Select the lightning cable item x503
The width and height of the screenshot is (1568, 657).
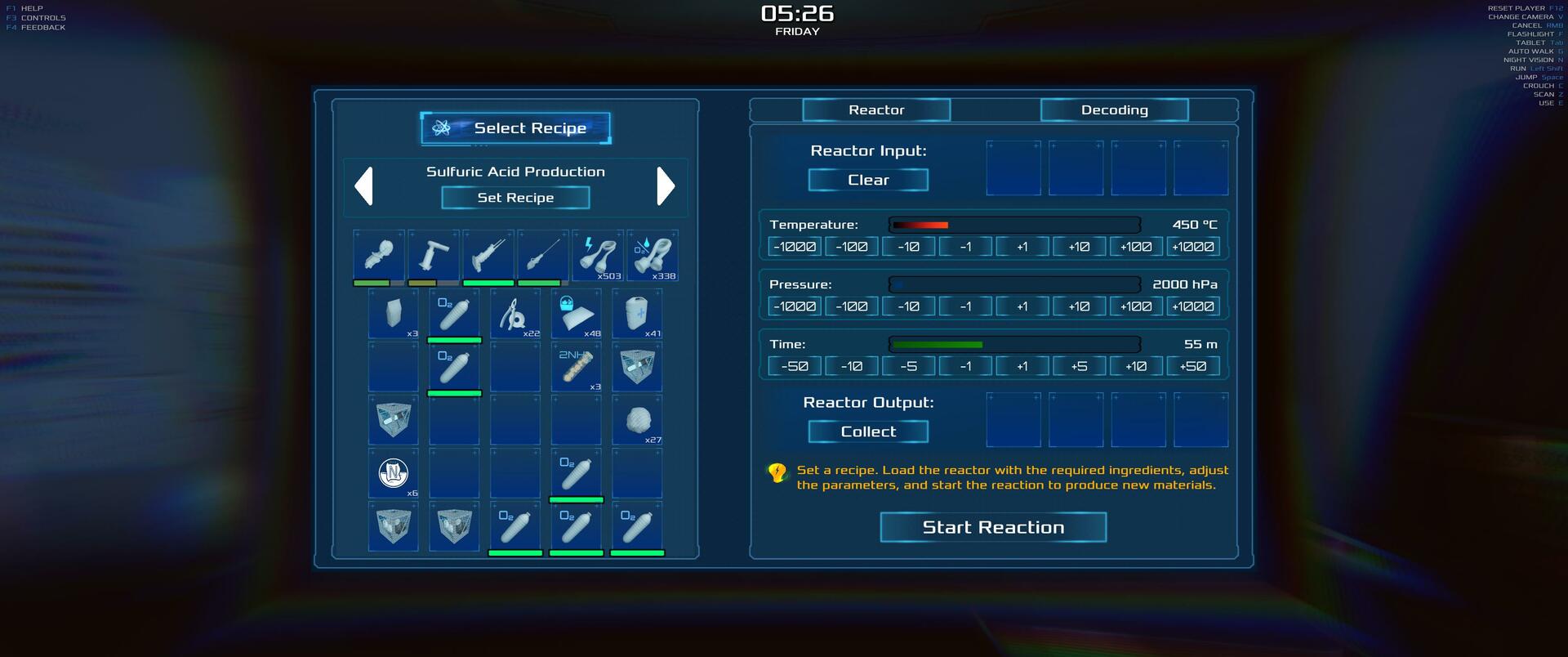(598, 255)
